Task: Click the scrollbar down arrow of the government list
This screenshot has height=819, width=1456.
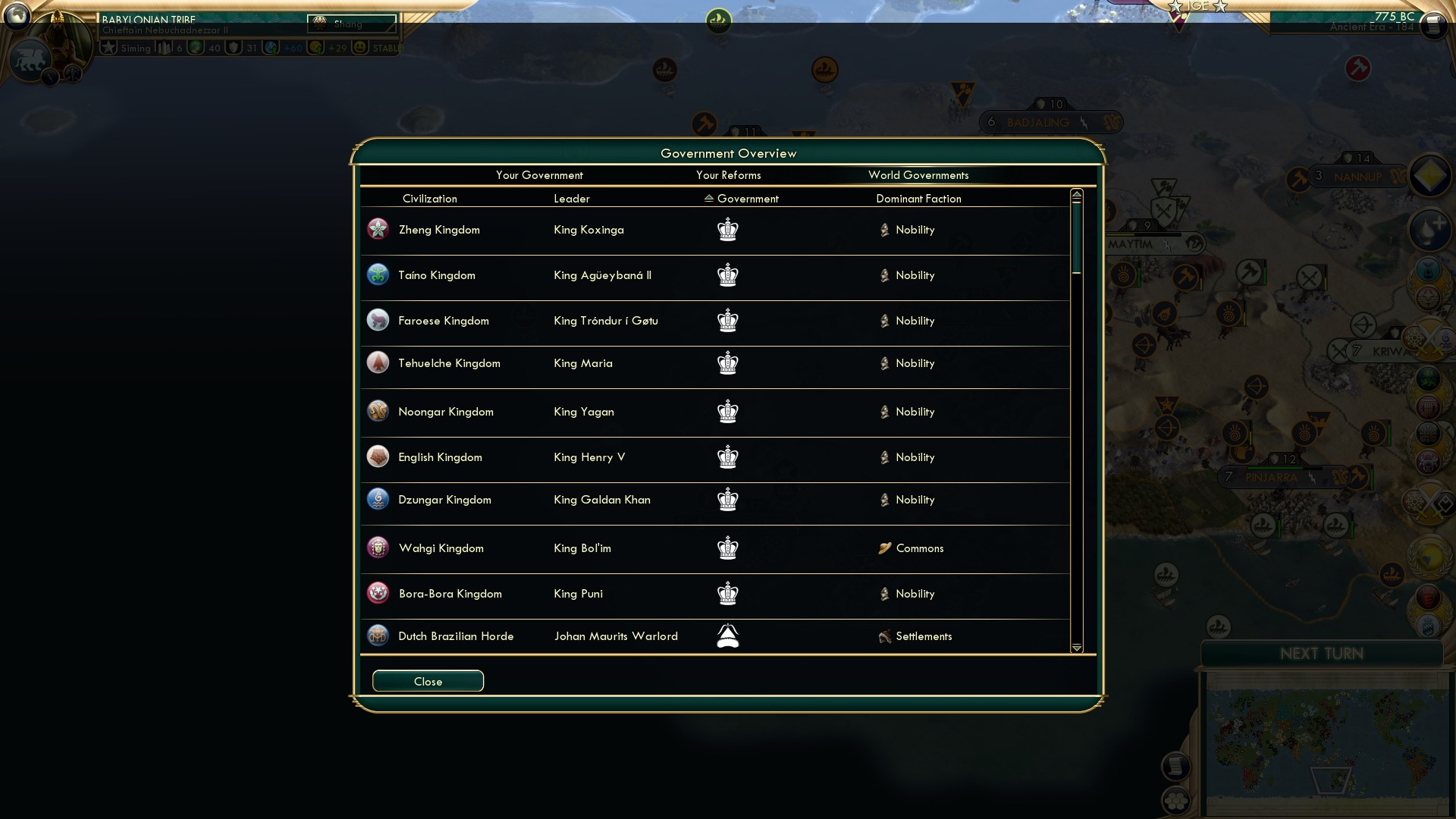Action: coord(1076,648)
